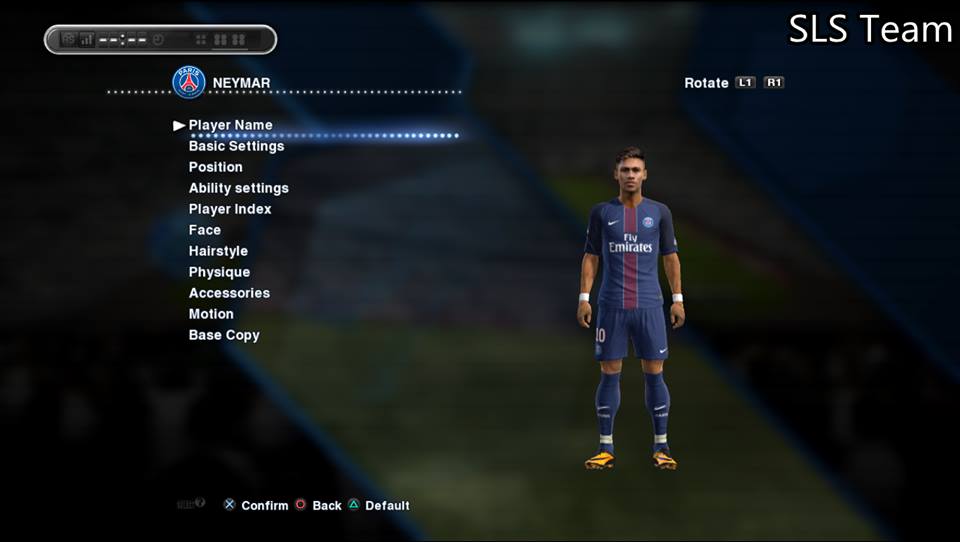
Task: Open Ability settings
Action: [238, 188]
